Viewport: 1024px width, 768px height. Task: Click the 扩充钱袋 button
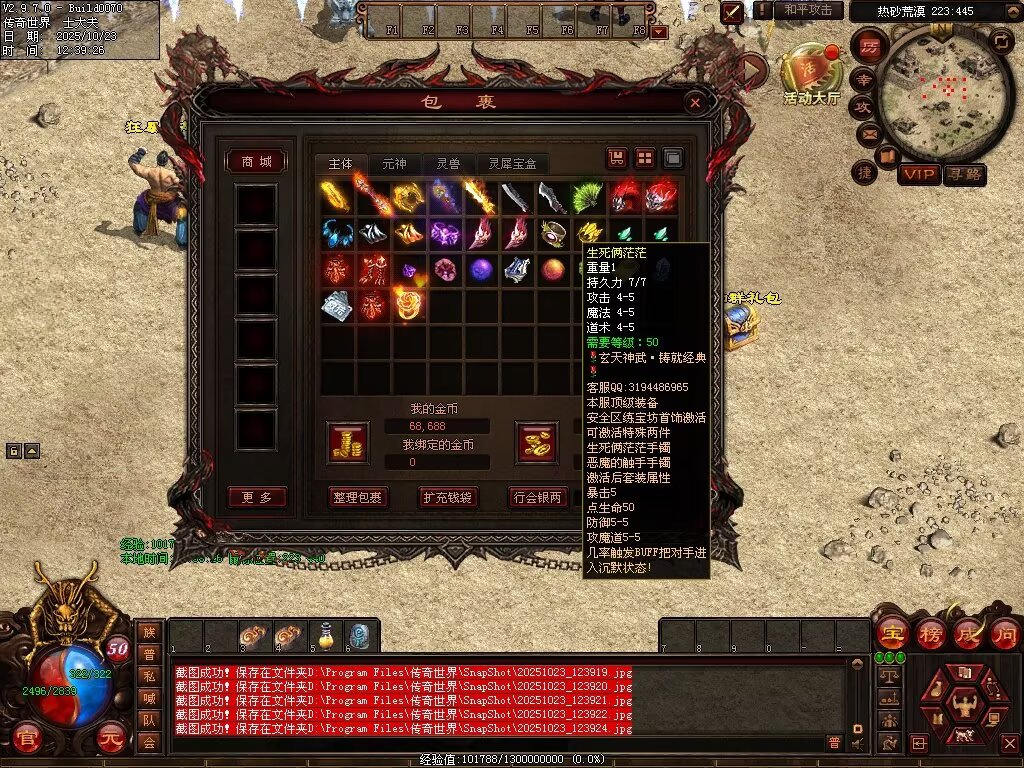[447, 497]
